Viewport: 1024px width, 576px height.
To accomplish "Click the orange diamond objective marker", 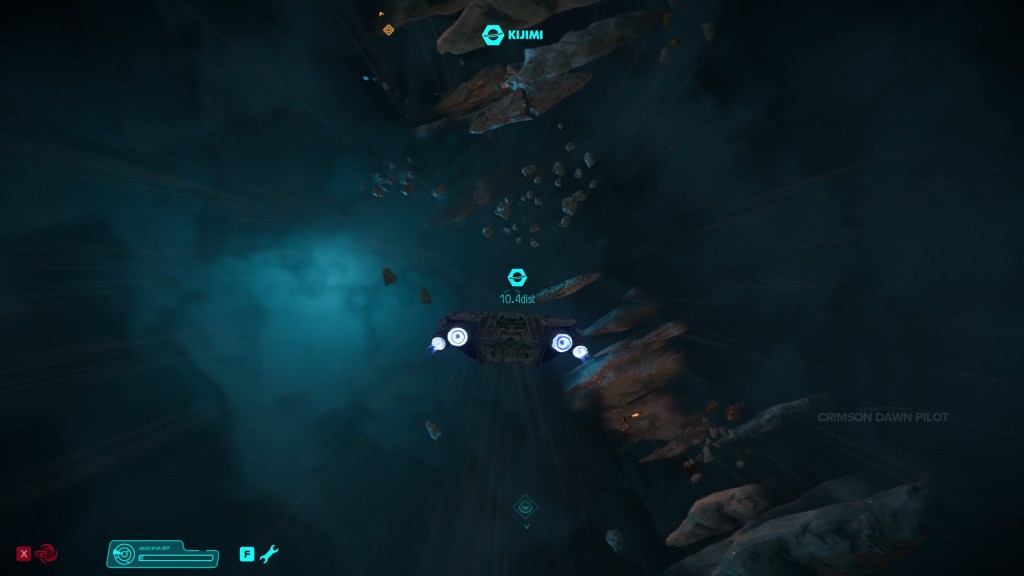I will [389, 30].
